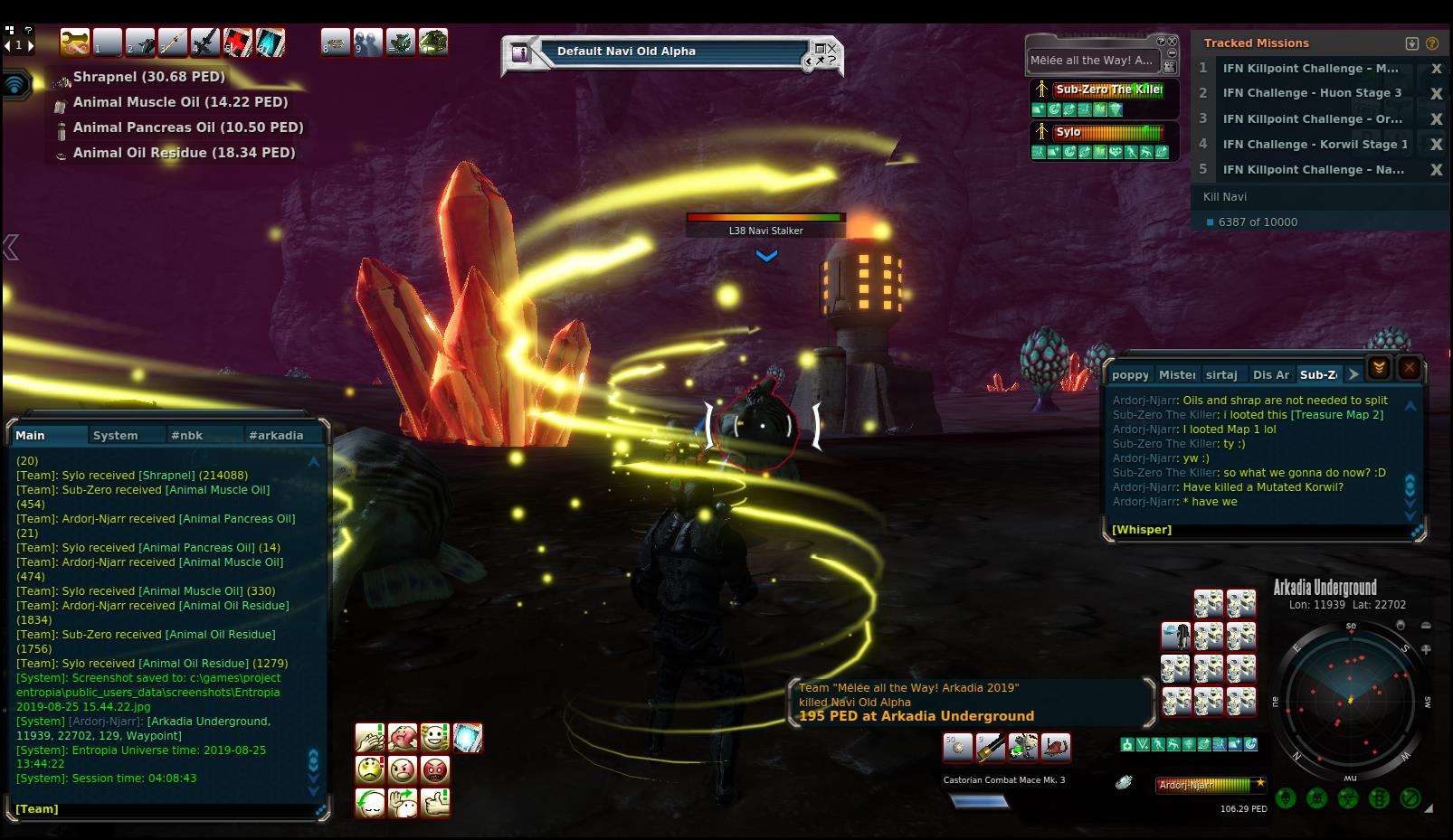Select IFN Challenge - Korwil Stage 1 mission
The image size is (1453, 840).
pos(1315,144)
